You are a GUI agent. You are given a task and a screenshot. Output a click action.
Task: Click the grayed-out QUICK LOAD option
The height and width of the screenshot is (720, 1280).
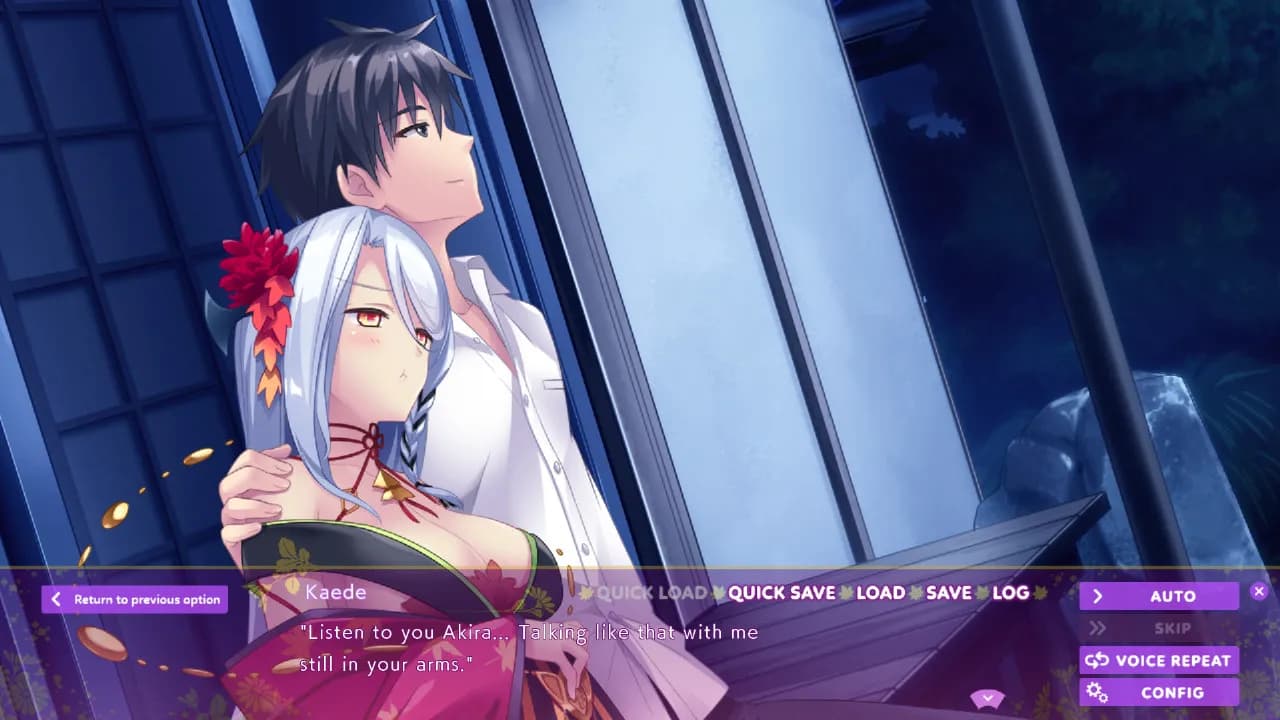pos(650,593)
